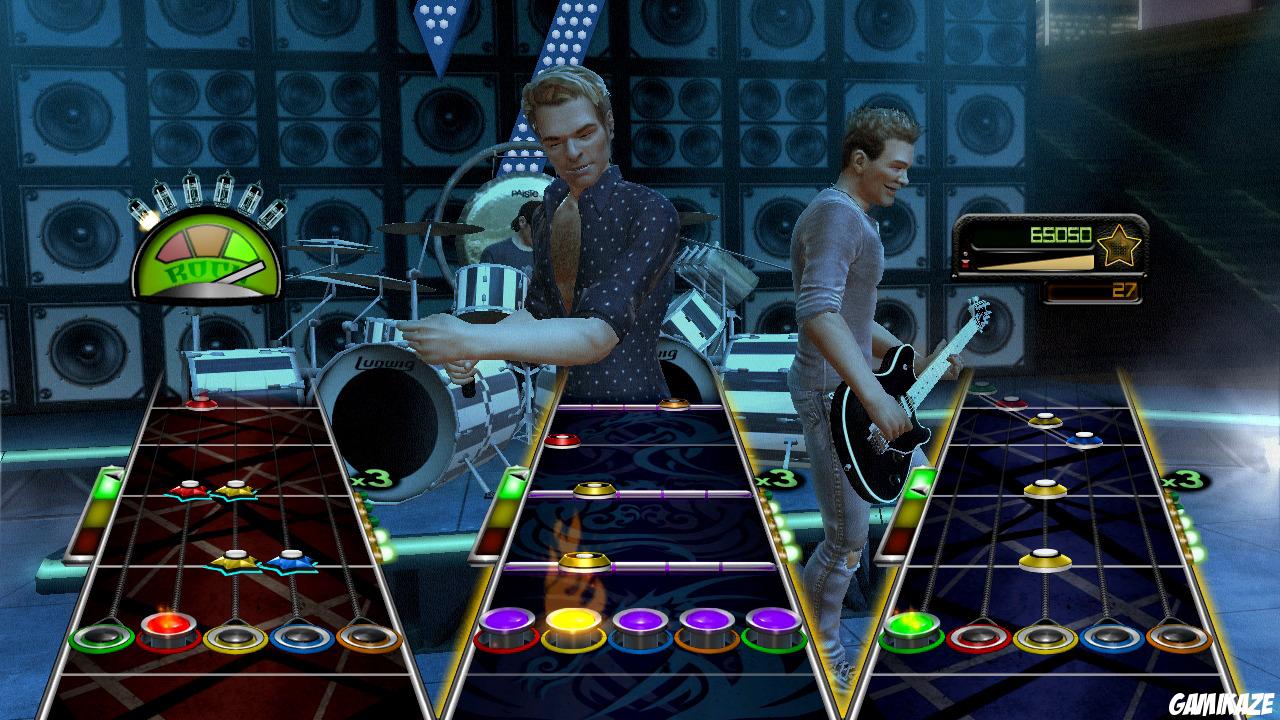Select the blue note descending the left highway
Image resolution: width=1280 pixels, height=720 pixels.
click(x=290, y=563)
